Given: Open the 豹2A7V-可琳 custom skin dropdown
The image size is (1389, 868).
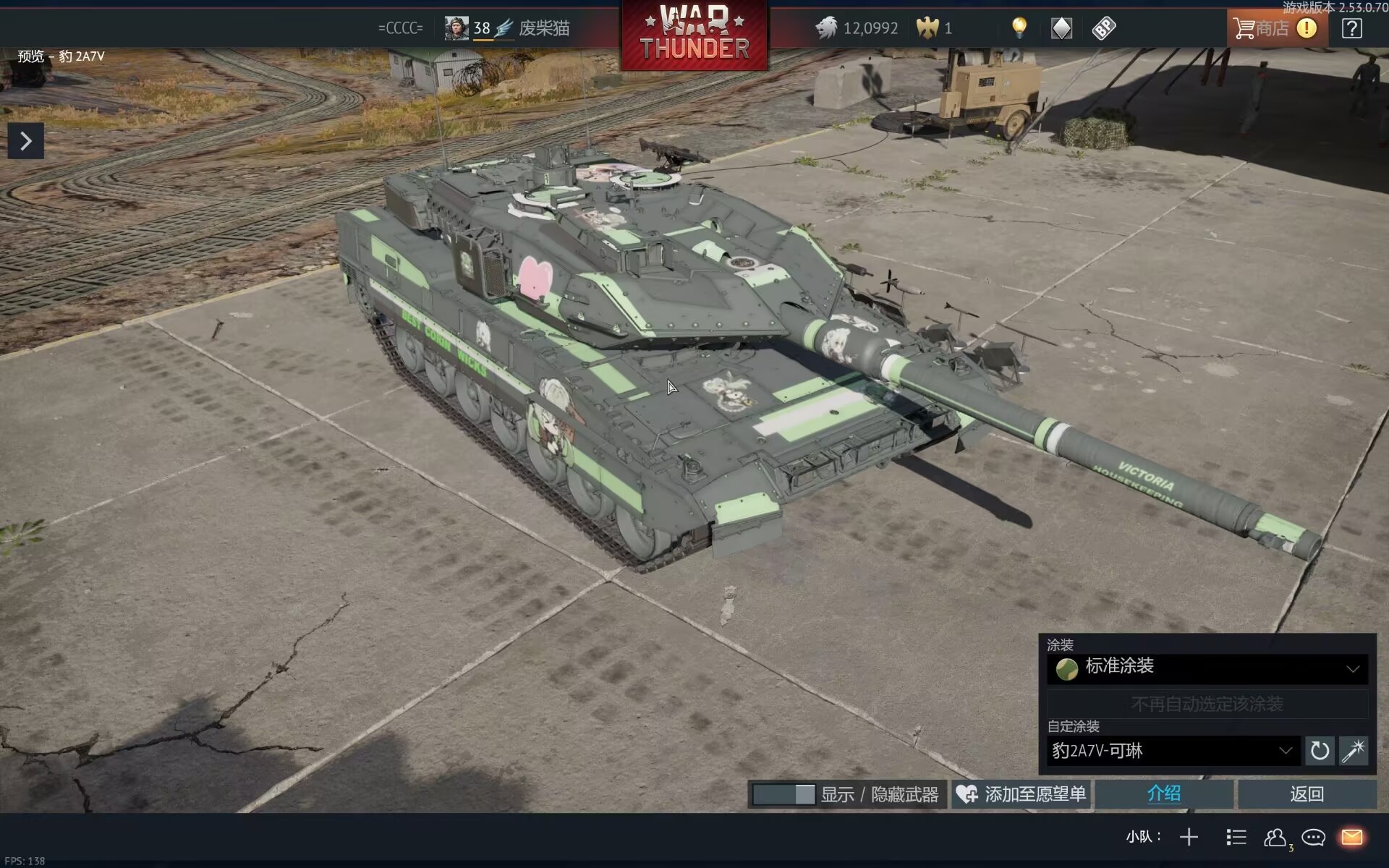Looking at the screenshot, I should pos(1172,751).
